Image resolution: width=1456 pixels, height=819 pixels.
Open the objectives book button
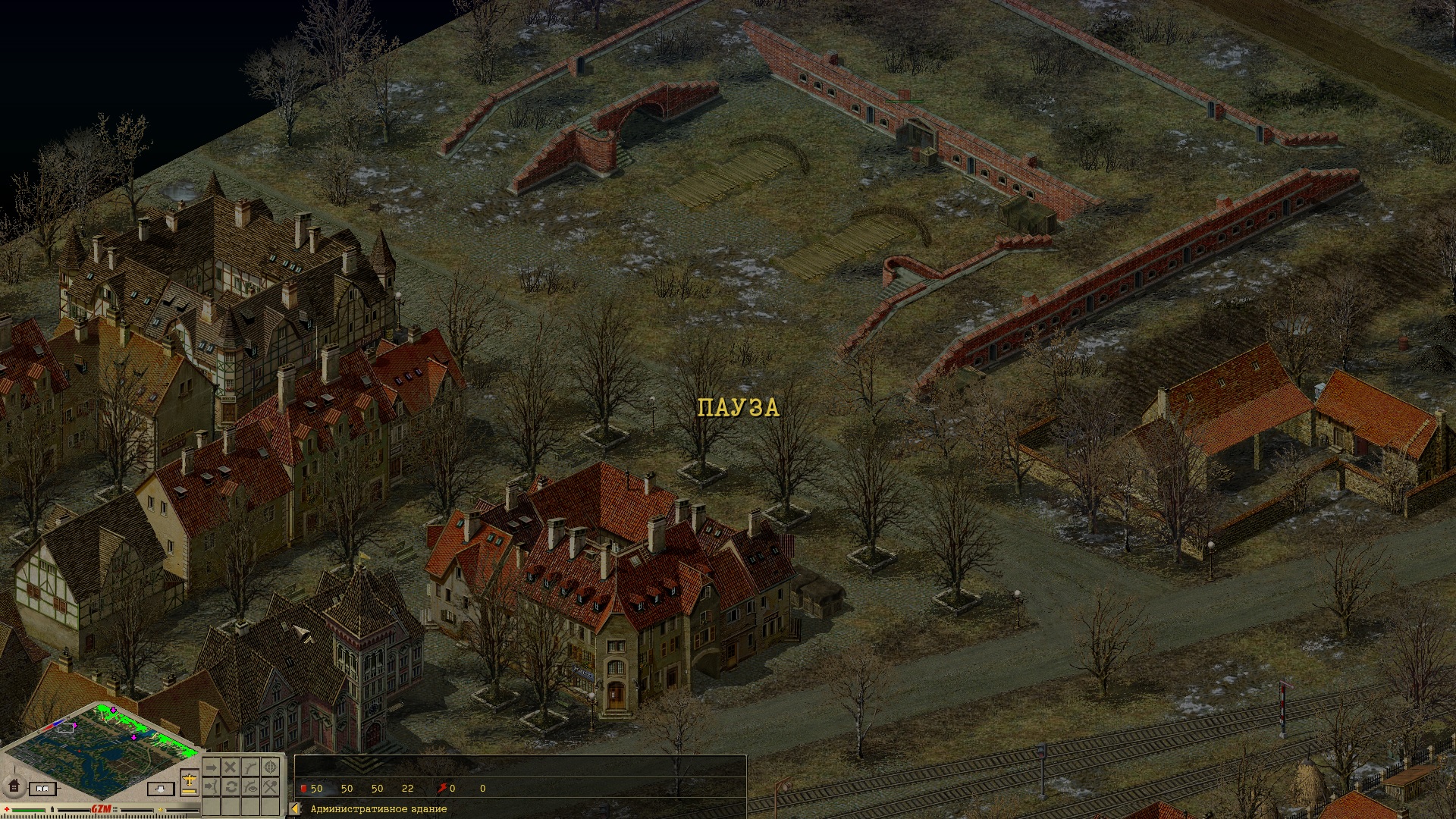(x=42, y=789)
